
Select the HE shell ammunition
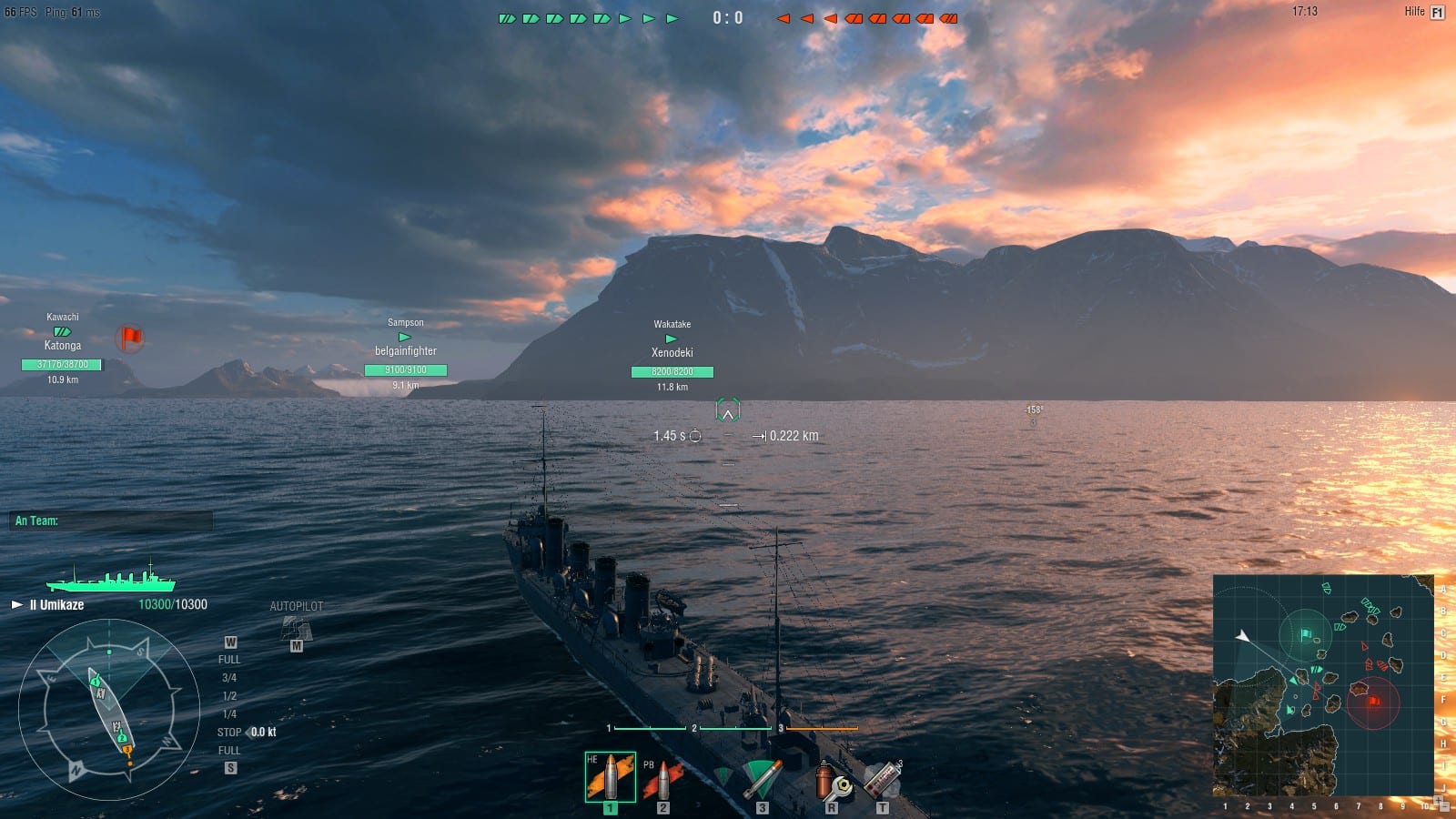(610, 777)
